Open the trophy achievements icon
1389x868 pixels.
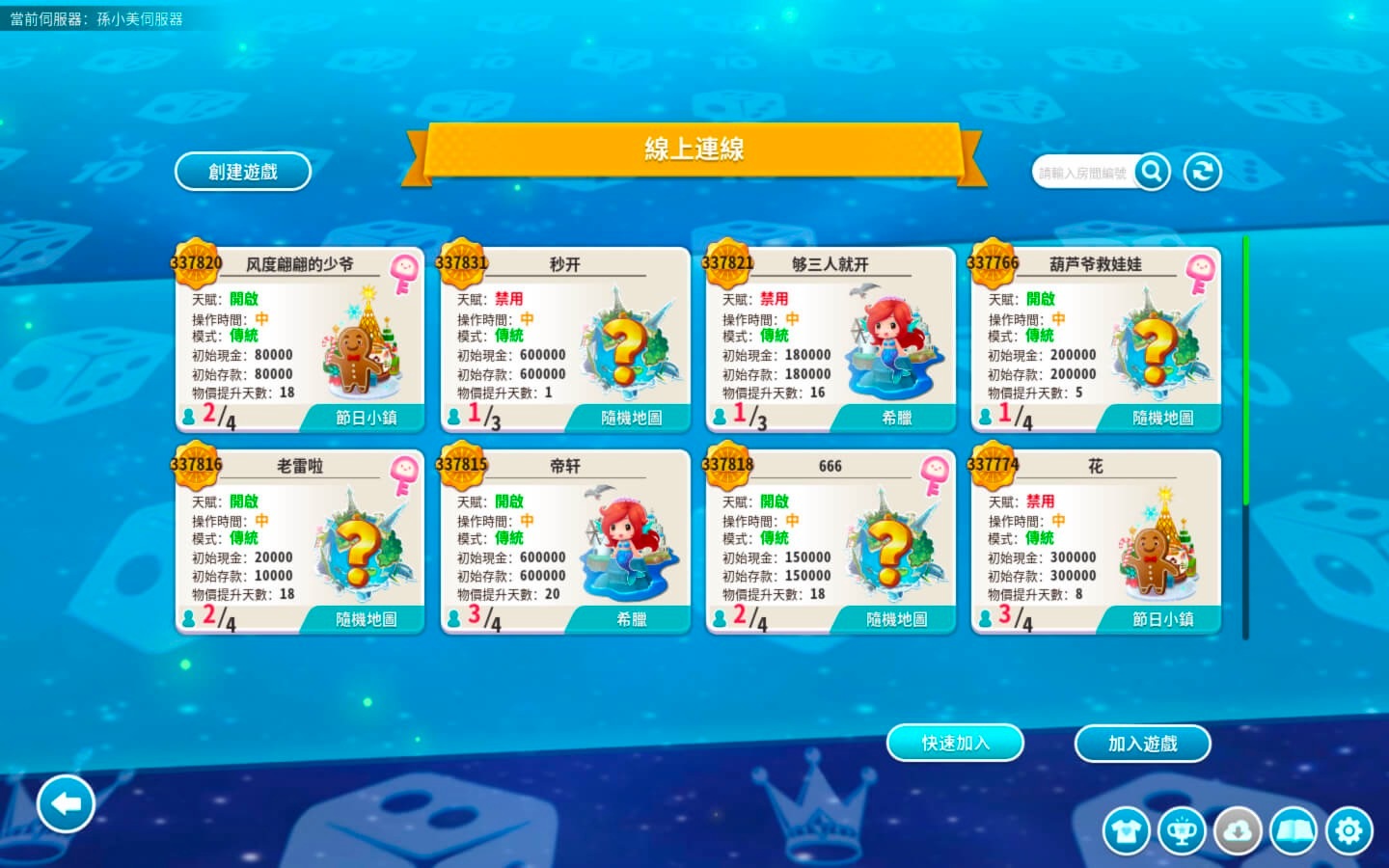click(x=1183, y=830)
